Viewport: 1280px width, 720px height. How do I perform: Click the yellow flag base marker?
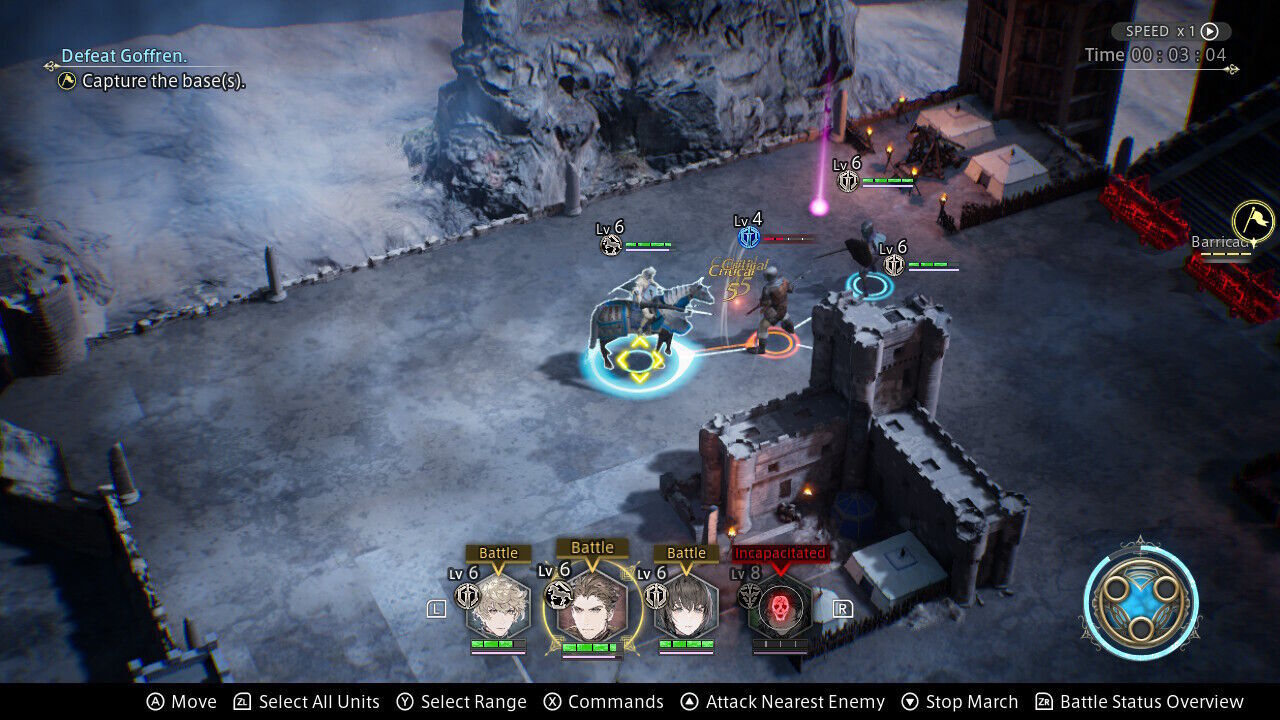(1252, 221)
